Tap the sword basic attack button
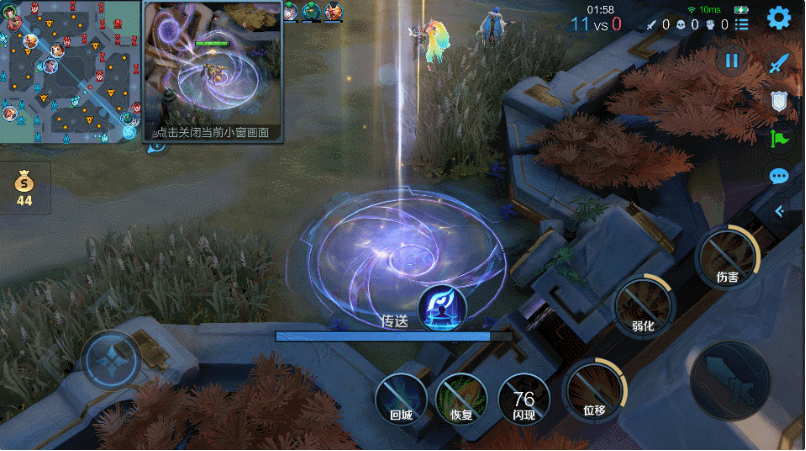 click(730, 381)
